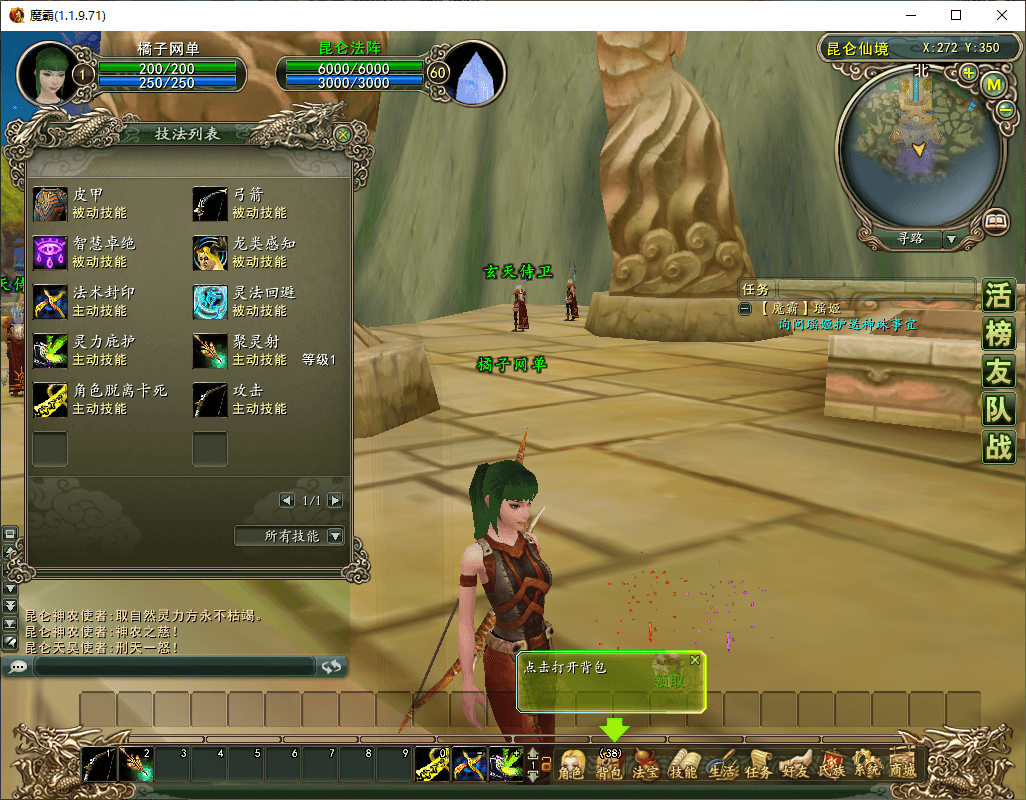The height and width of the screenshot is (800, 1026).
Task: Zoom in the minimap with plus button
Action: [968, 73]
